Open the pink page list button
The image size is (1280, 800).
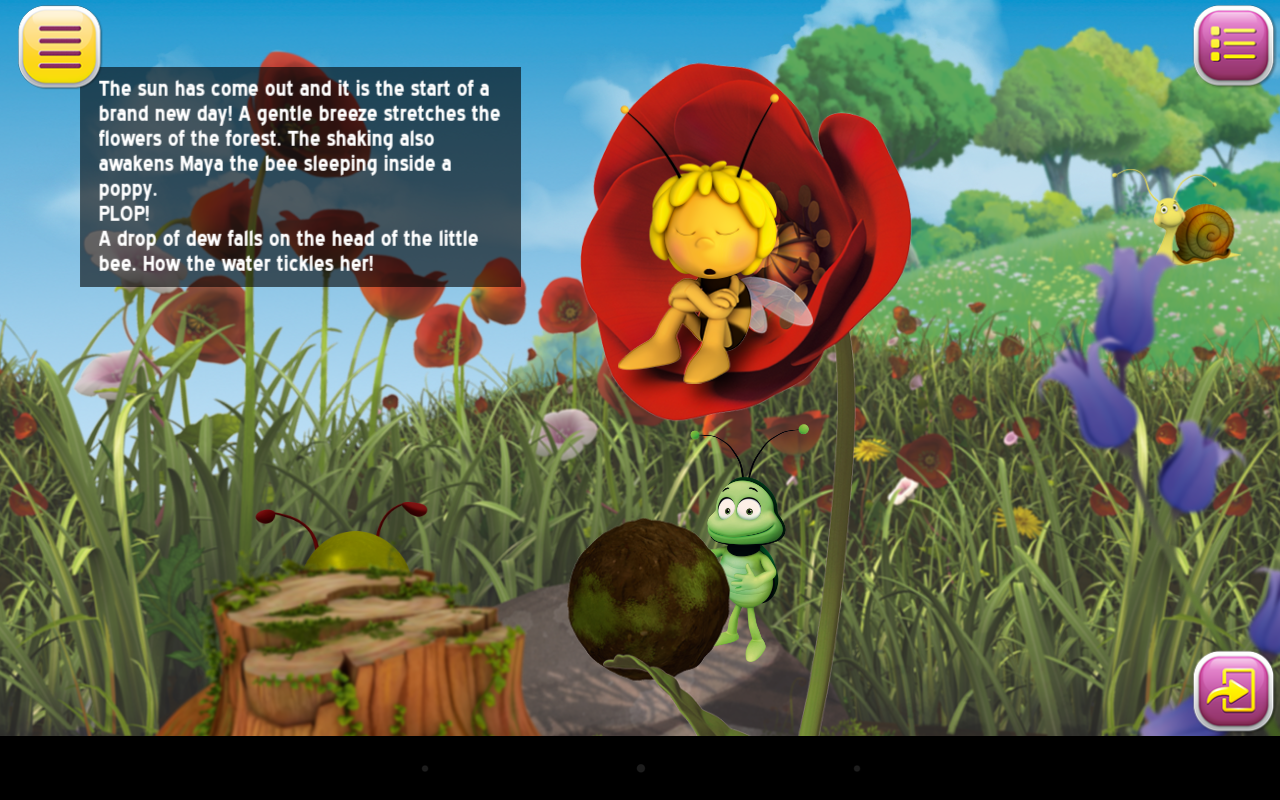[x=1233, y=45]
